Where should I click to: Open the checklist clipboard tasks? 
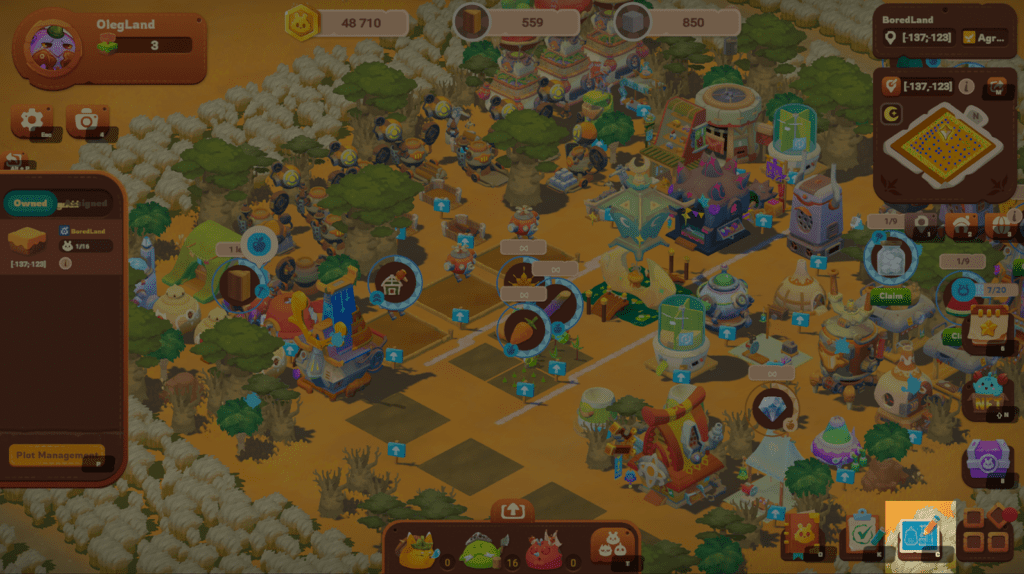point(860,536)
